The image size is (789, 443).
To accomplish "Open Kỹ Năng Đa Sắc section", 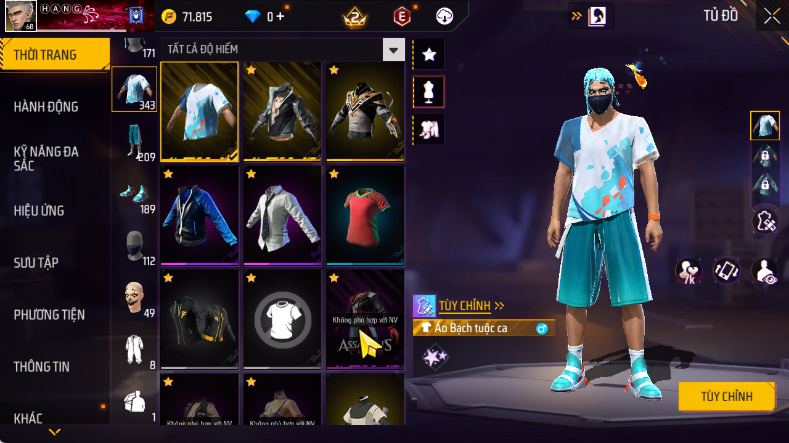I will [46, 158].
